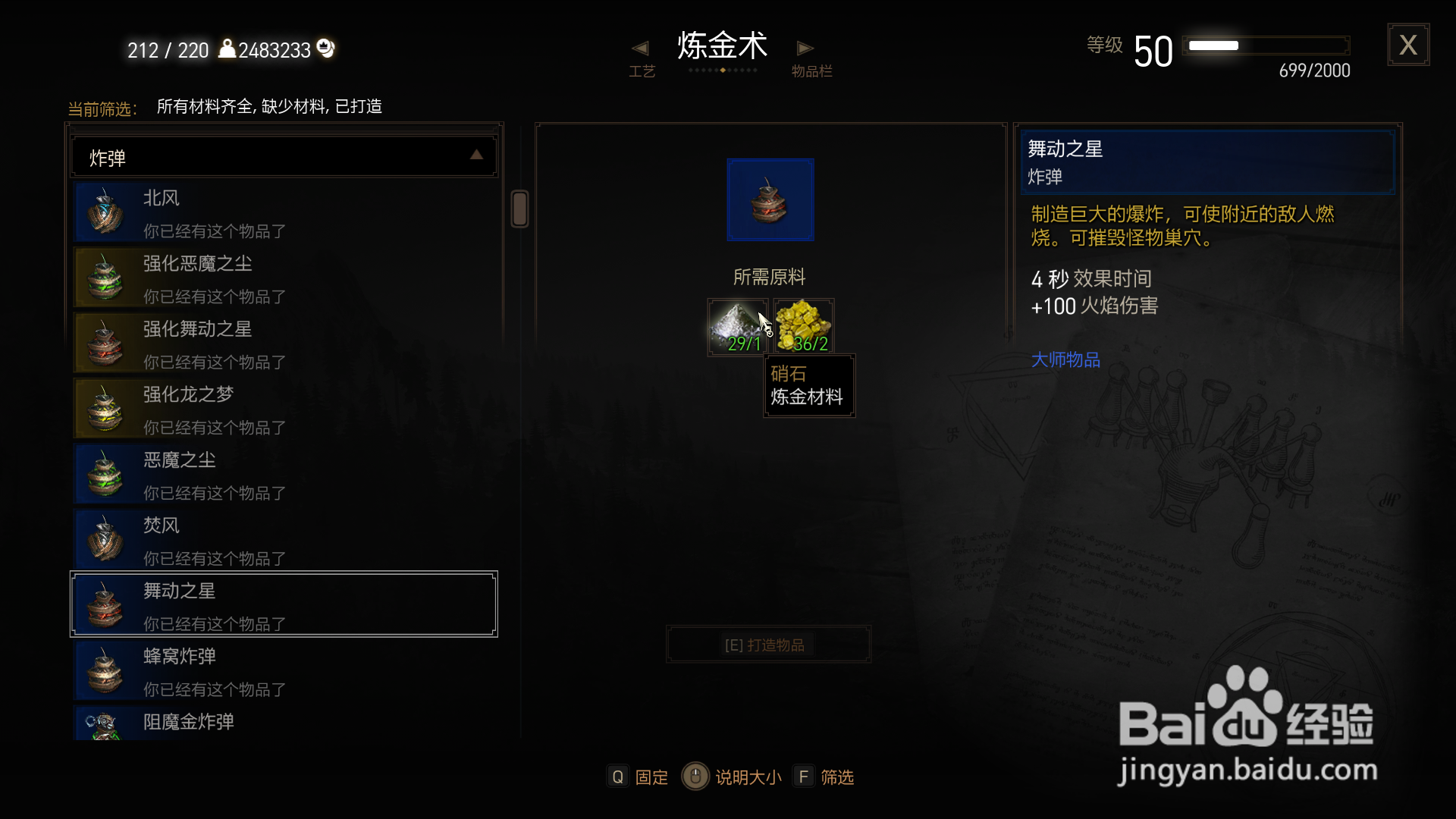This screenshot has height=819, width=1456.
Task: Click the 阻魔金炸弹 bomb icon
Action: pyautogui.click(x=104, y=721)
